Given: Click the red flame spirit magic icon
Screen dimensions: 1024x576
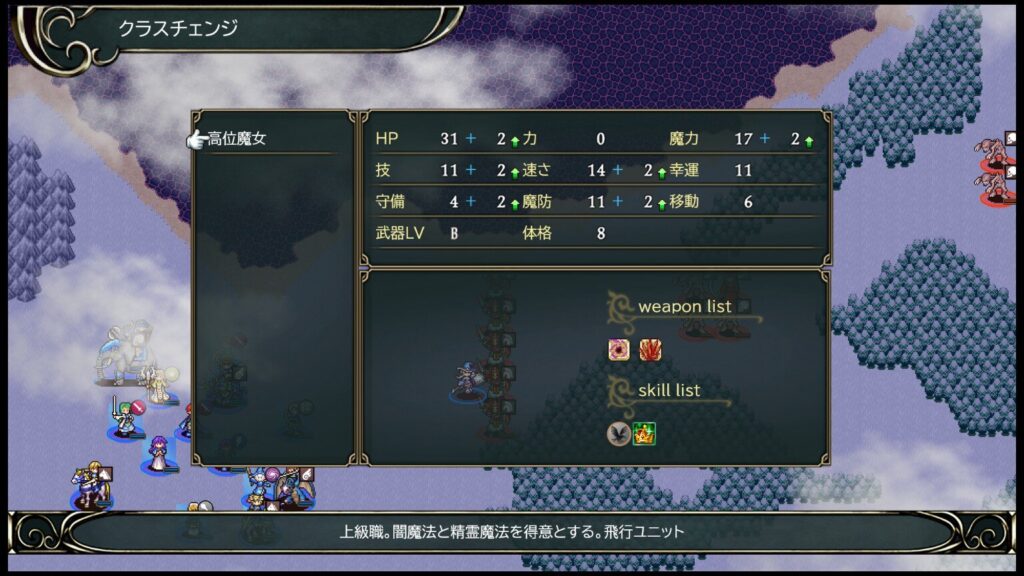Looking at the screenshot, I should point(650,350).
